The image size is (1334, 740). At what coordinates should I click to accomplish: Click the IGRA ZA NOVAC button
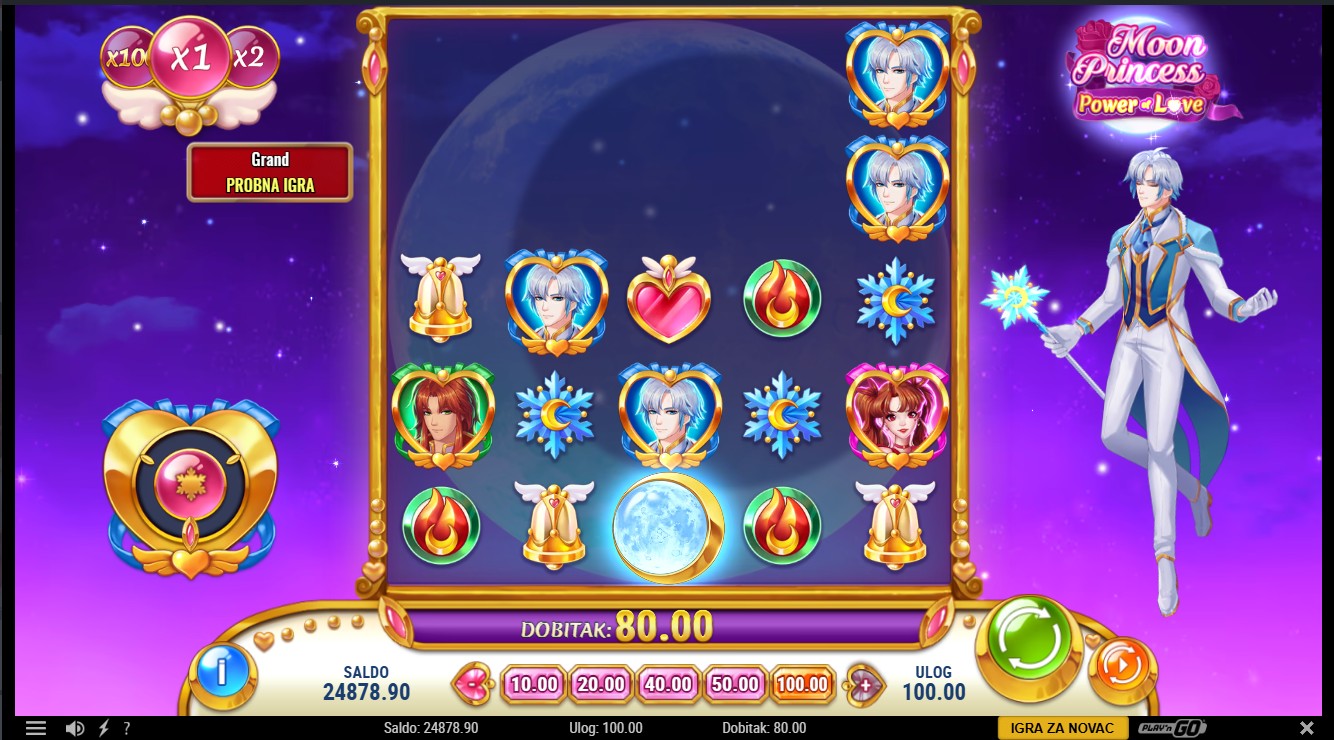1062,728
